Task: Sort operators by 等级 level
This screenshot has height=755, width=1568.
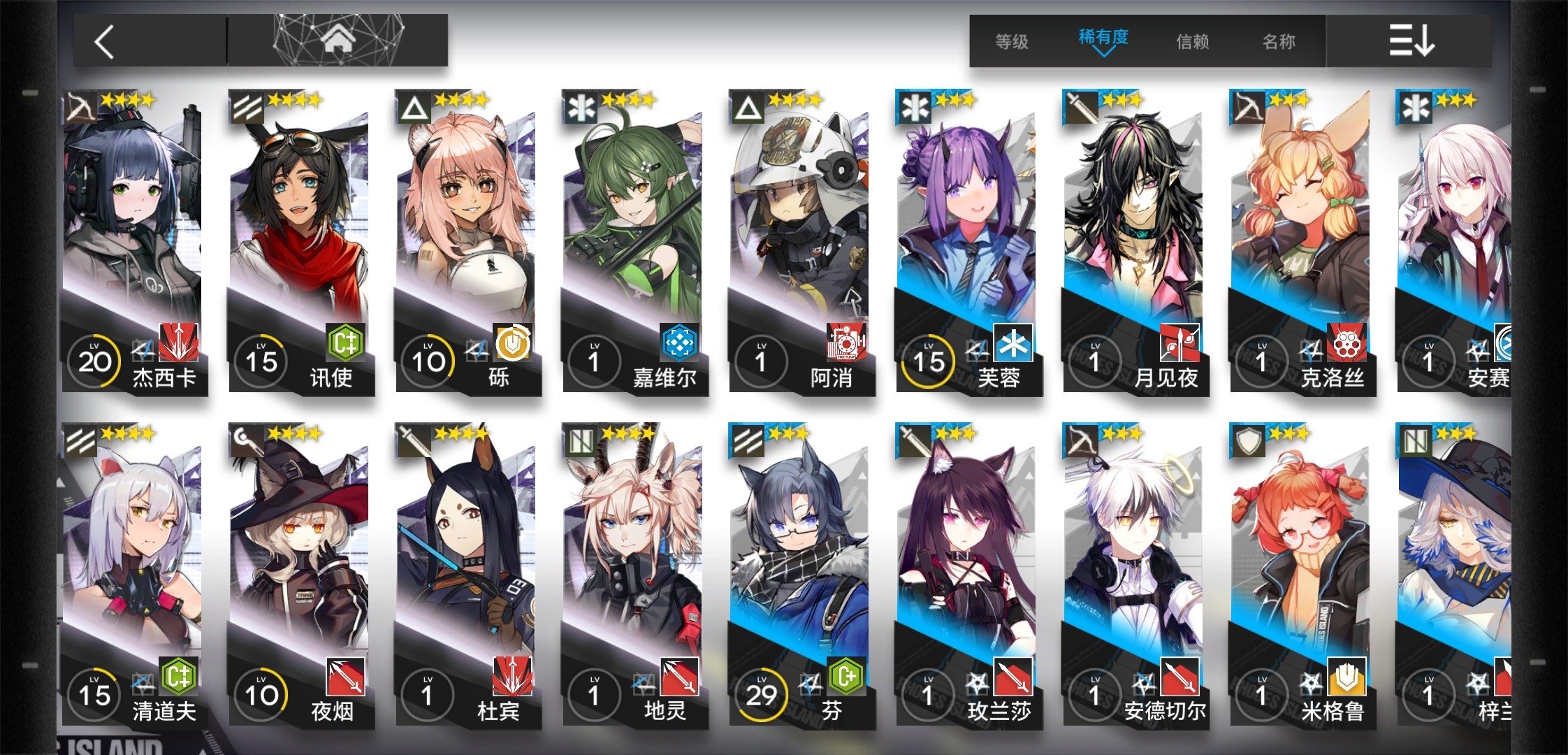Action: tap(1011, 42)
